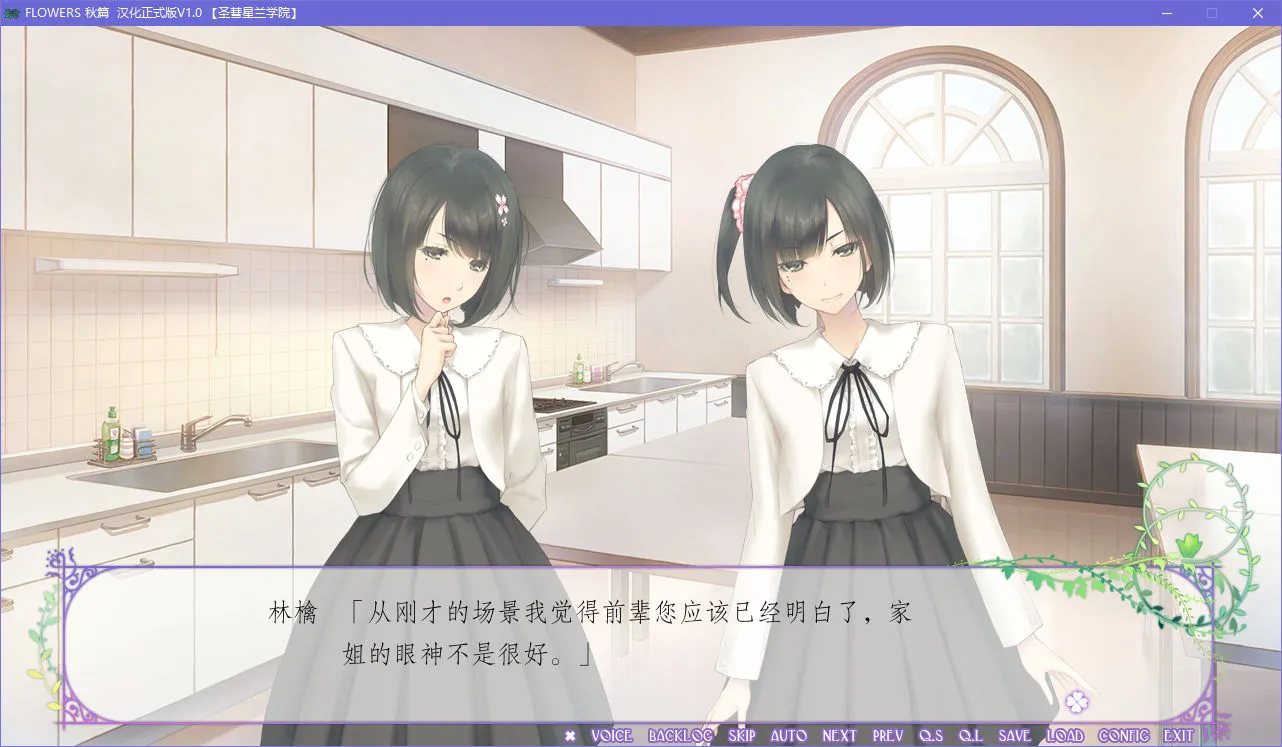Quick save using the Q.S icon

tap(932, 736)
